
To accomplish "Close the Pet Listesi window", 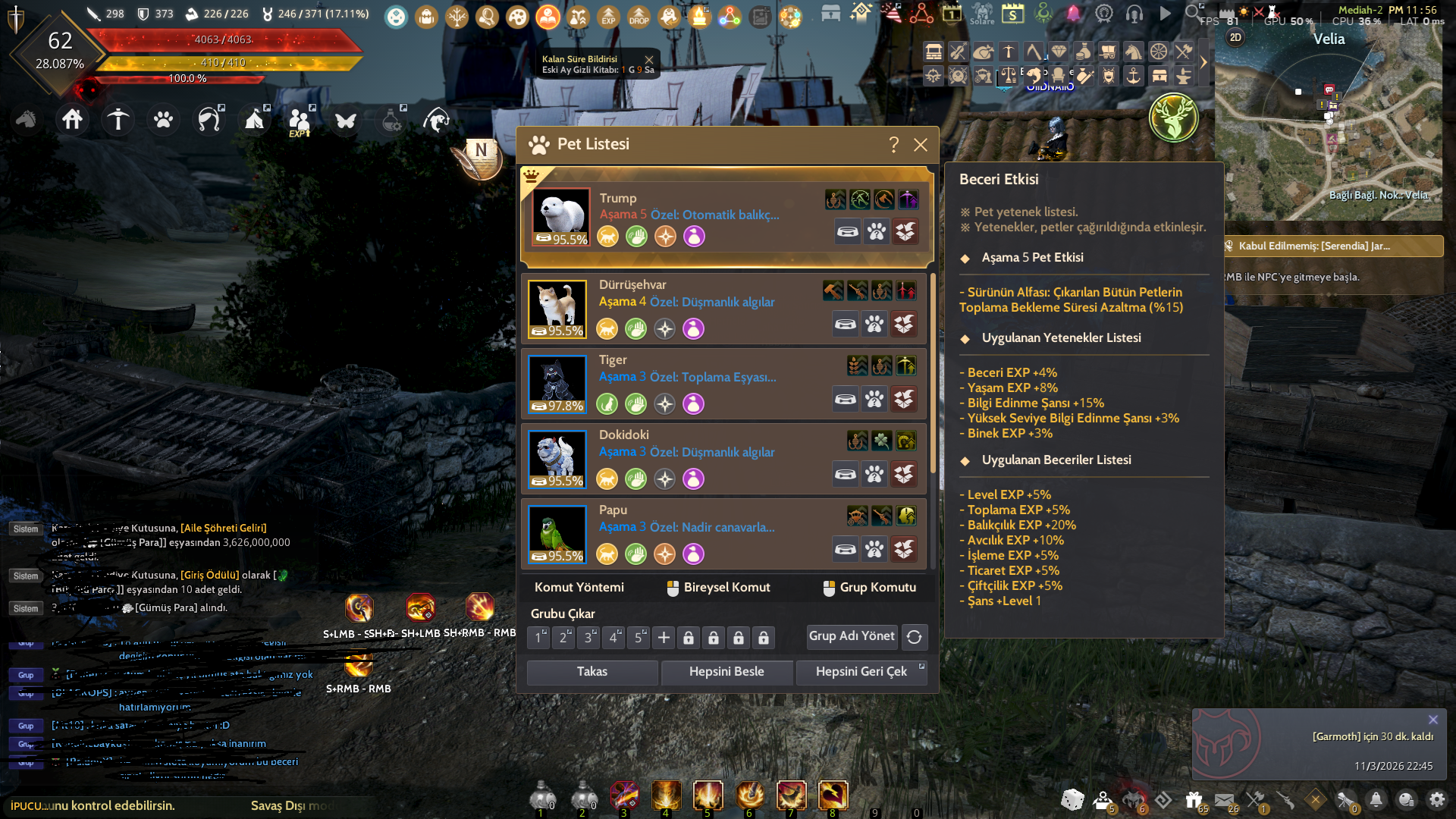I will (921, 145).
